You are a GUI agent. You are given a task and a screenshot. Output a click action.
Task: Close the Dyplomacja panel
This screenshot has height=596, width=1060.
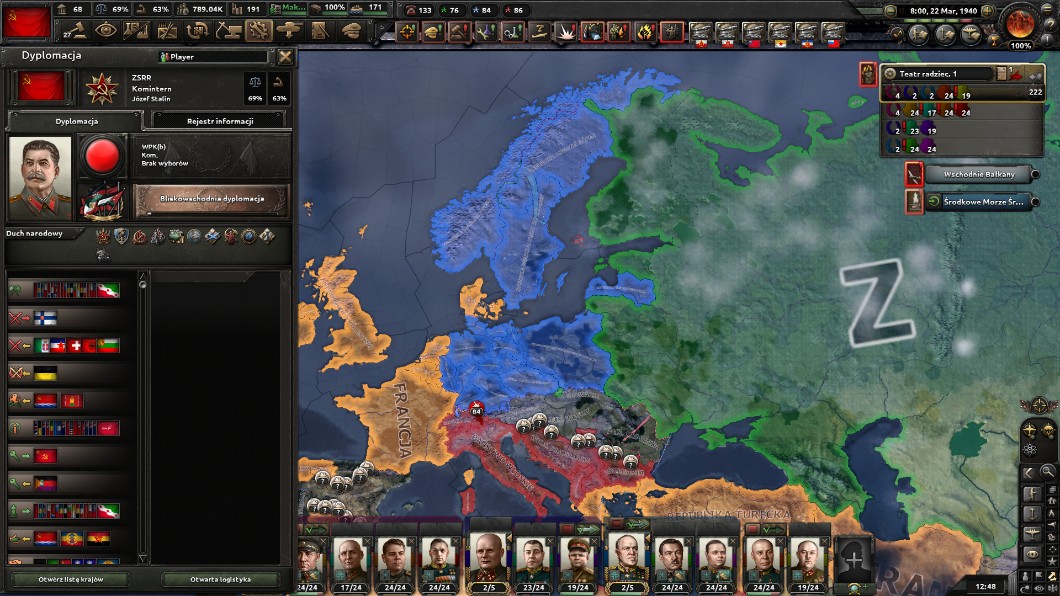(x=285, y=57)
